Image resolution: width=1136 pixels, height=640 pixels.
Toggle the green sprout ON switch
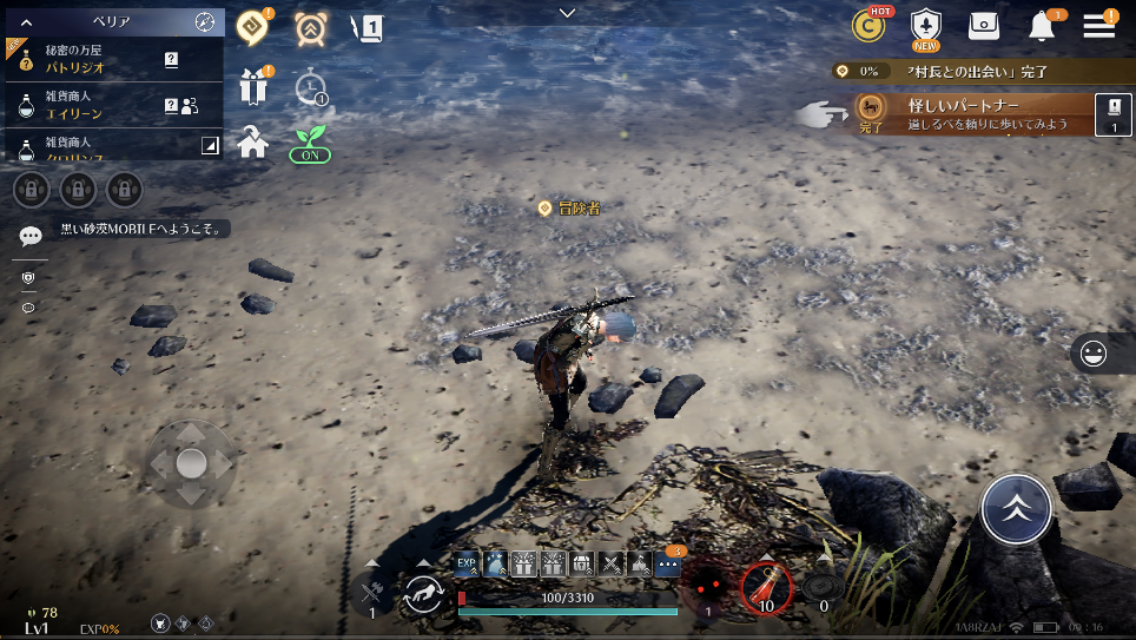(x=310, y=145)
